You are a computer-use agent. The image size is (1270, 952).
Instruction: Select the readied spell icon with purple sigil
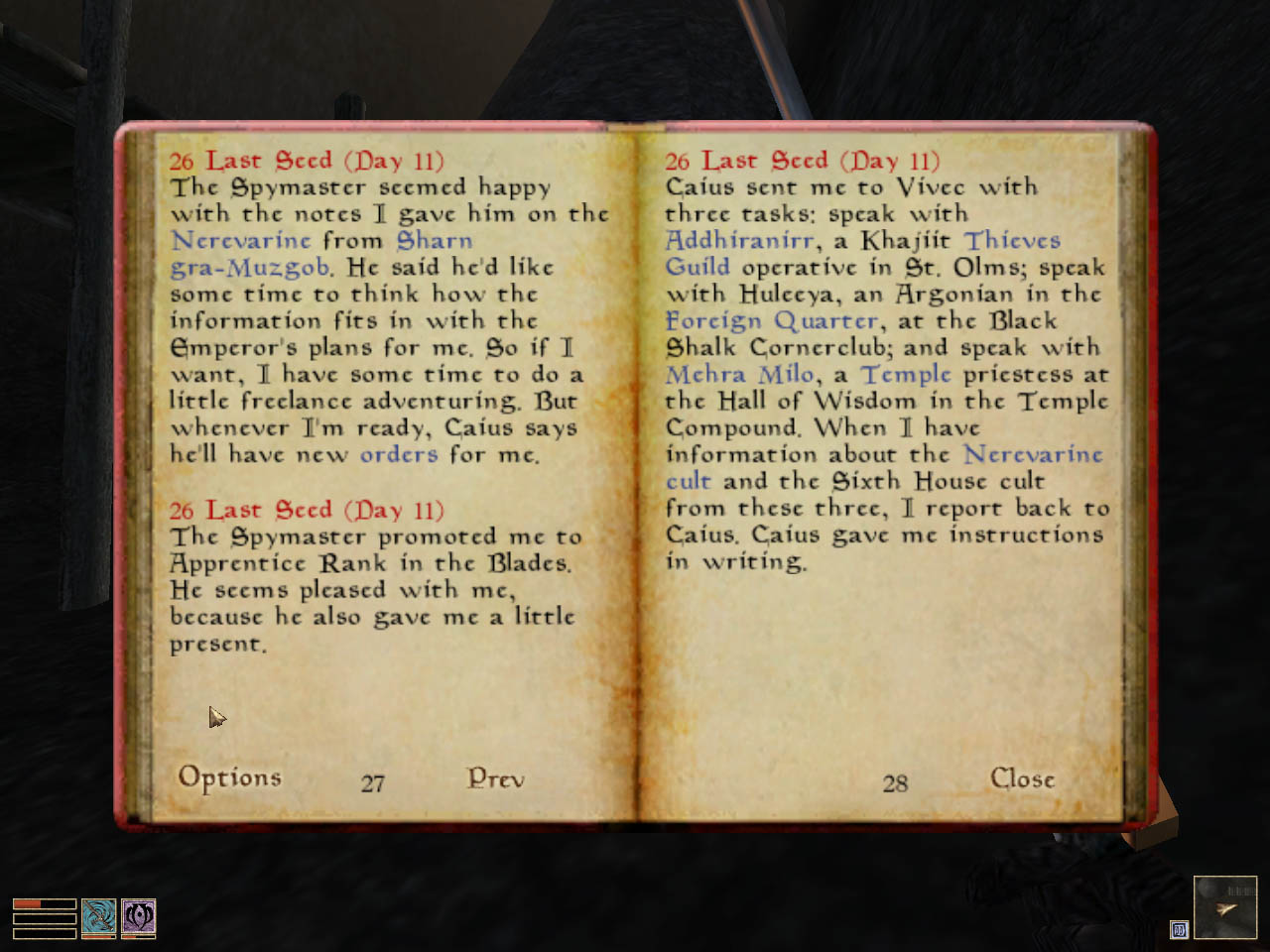point(139,919)
